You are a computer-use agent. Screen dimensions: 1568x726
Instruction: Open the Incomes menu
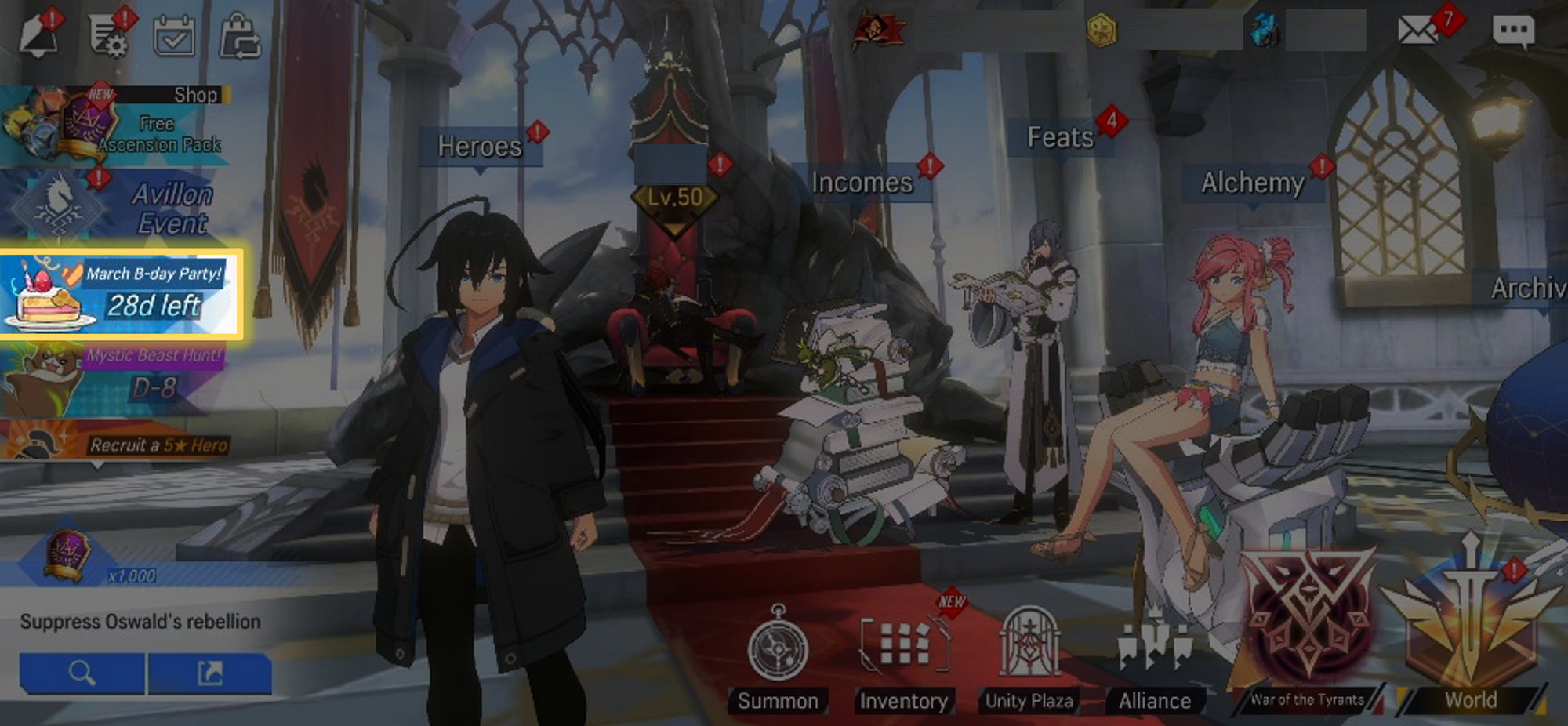pyautogui.click(x=862, y=183)
